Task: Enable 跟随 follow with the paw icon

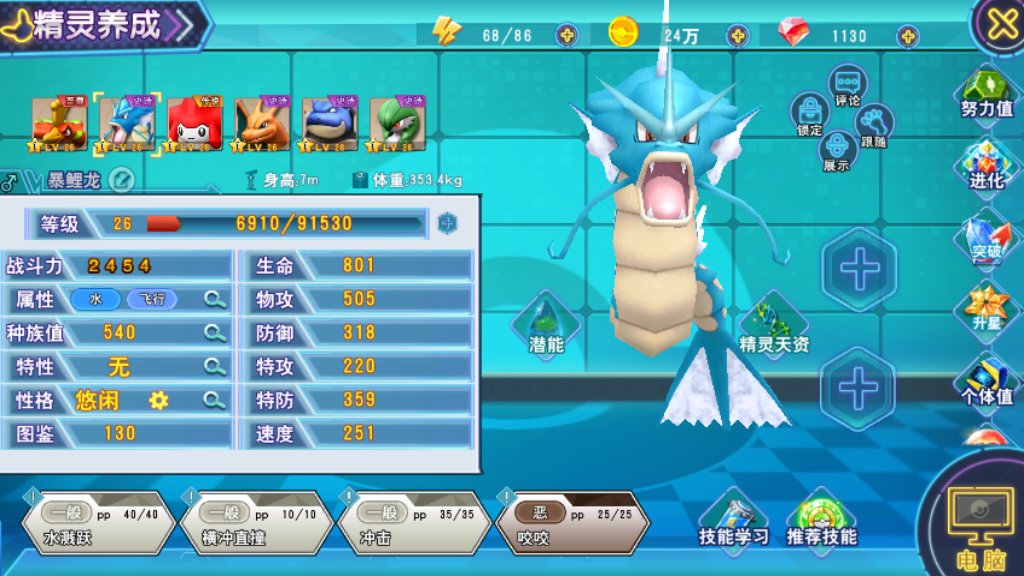Action: click(x=874, y=124)
